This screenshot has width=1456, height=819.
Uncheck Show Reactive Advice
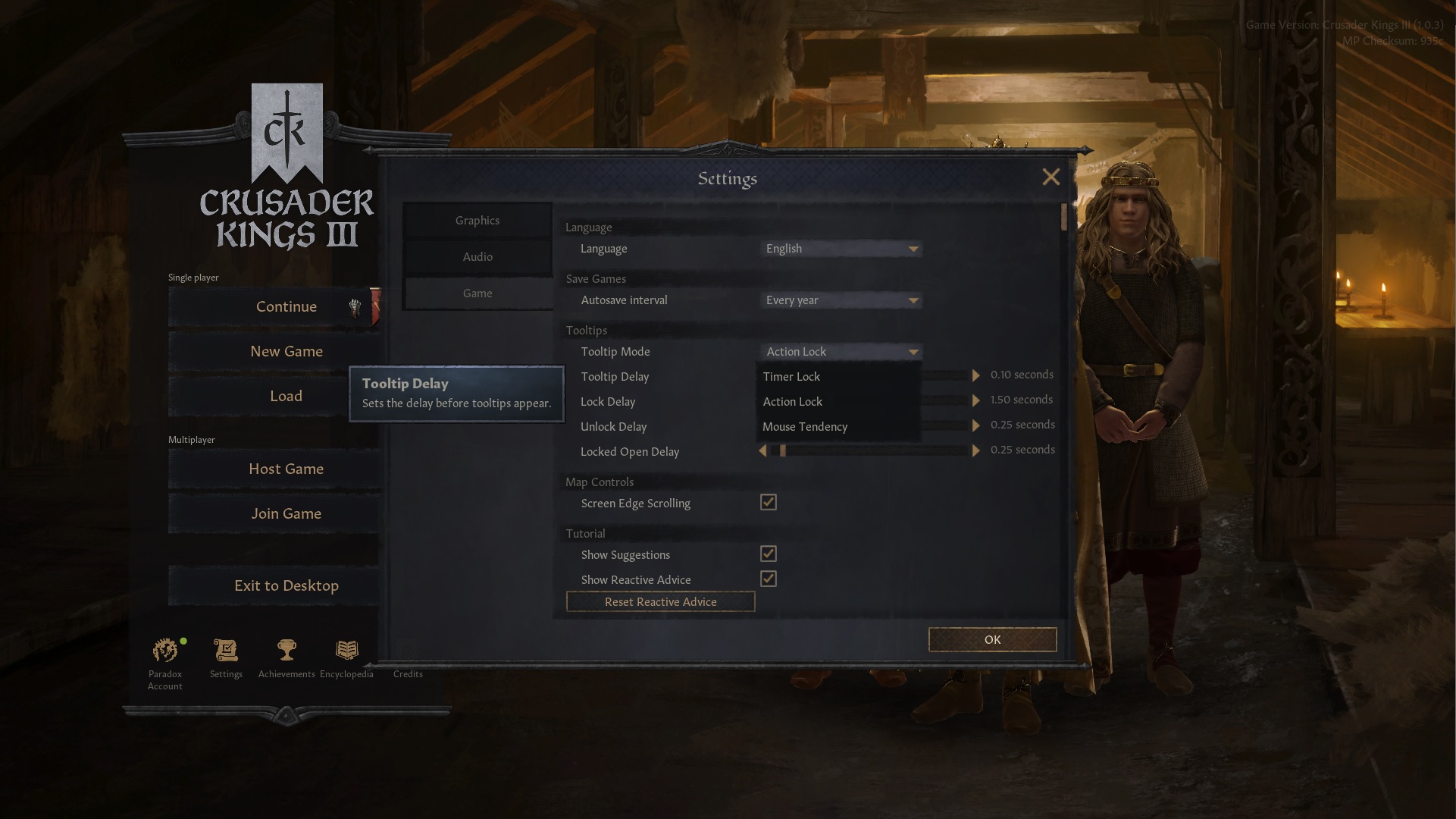[768, 579]
